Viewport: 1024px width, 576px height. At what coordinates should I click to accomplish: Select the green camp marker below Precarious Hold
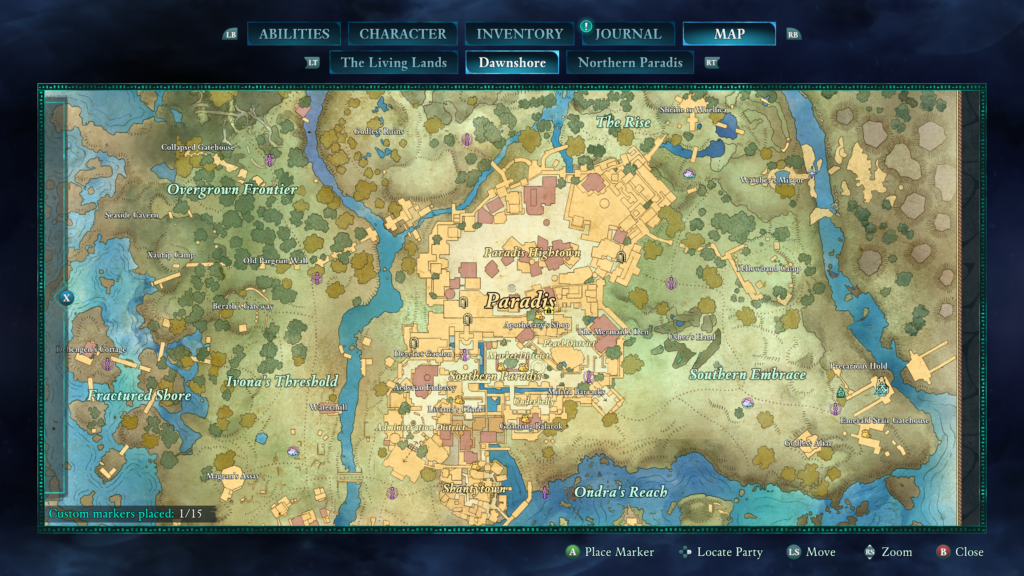coord(841,391)
